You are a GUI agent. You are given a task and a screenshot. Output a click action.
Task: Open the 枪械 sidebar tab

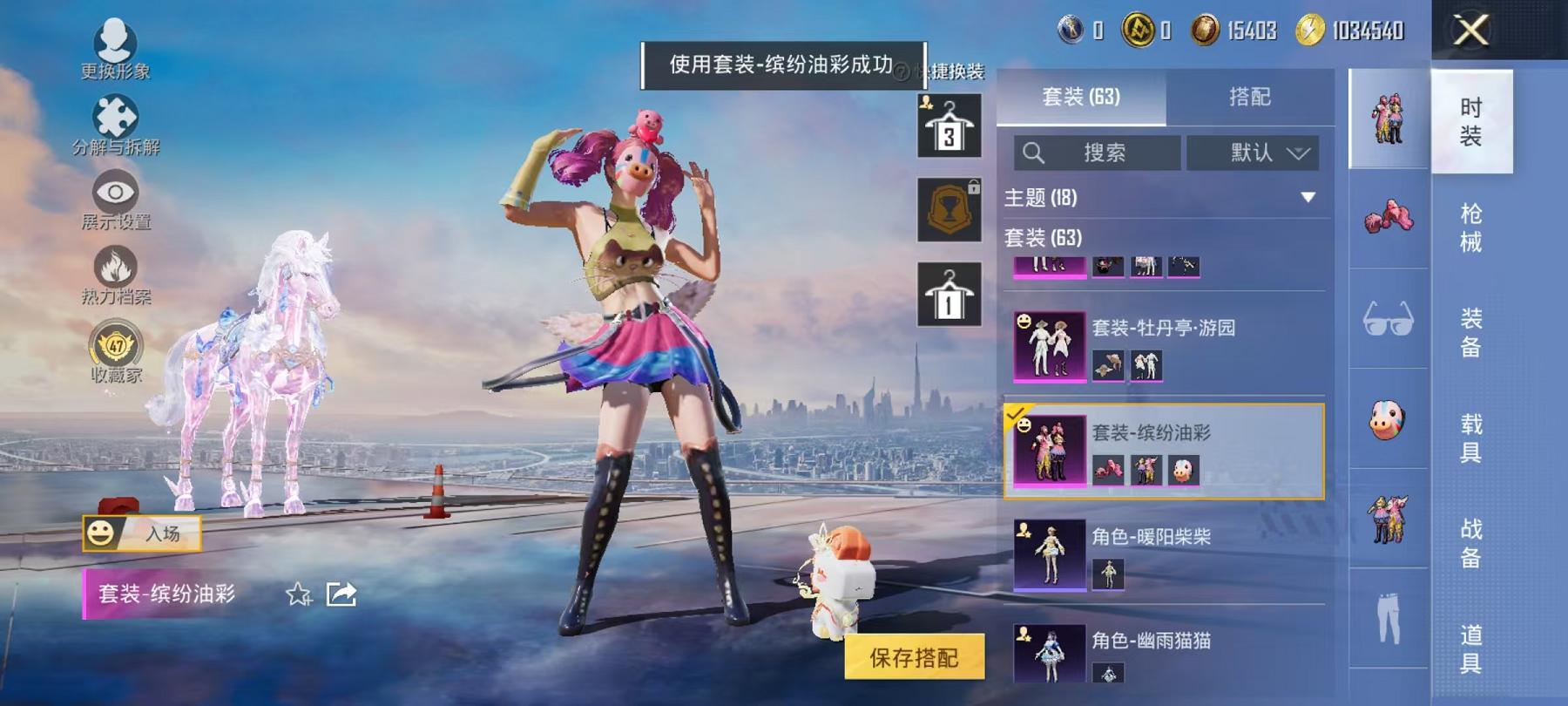1471,227
